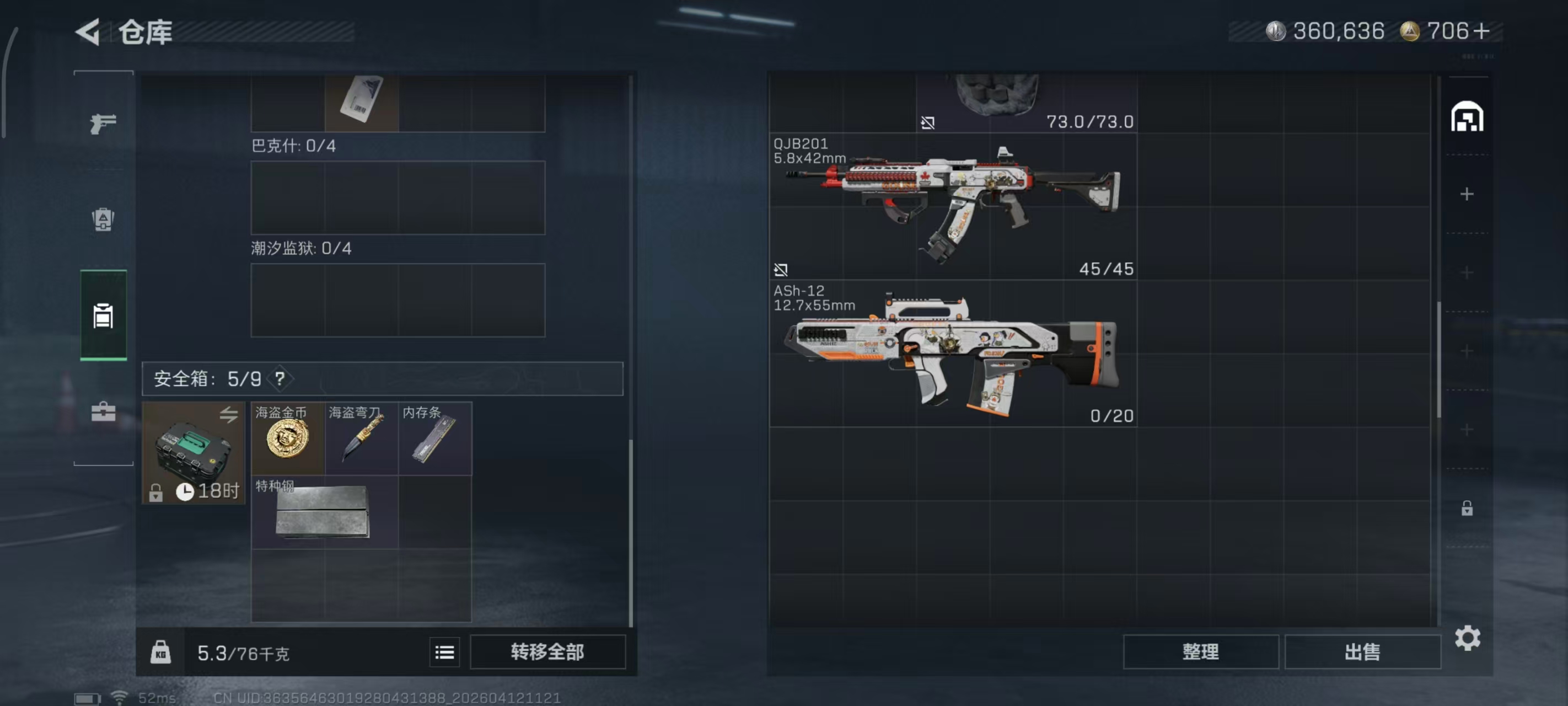The image size is (1568, 706).
Task: Open the backpack tab
Action: [103, 220]
